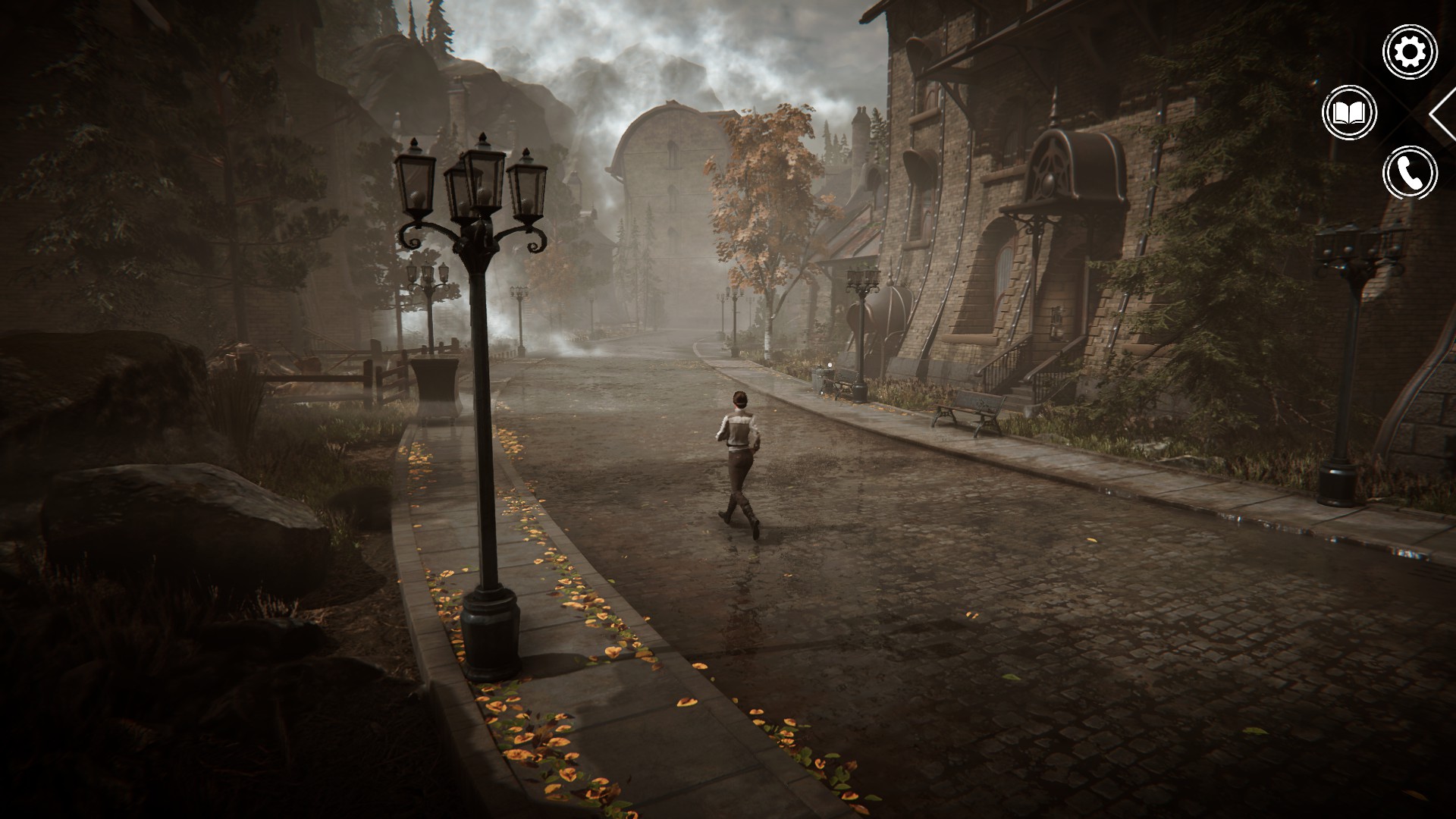This screenshot has height=819, width=1456.
Task: Use the phone call icon
Action: (1410, 173)
